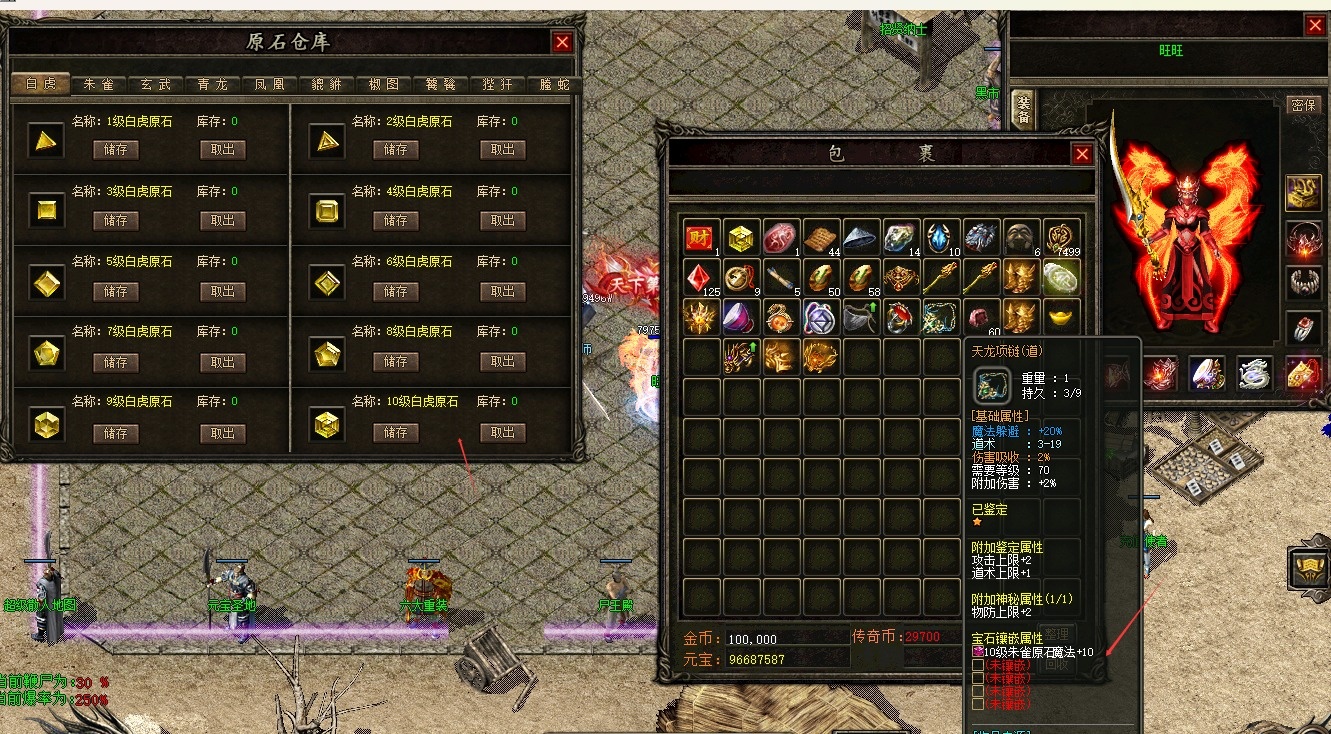The width and height of the screenshot is (1331, 734).
Task: Click the blue crystal stack of 10
Action: coord(940,237)
